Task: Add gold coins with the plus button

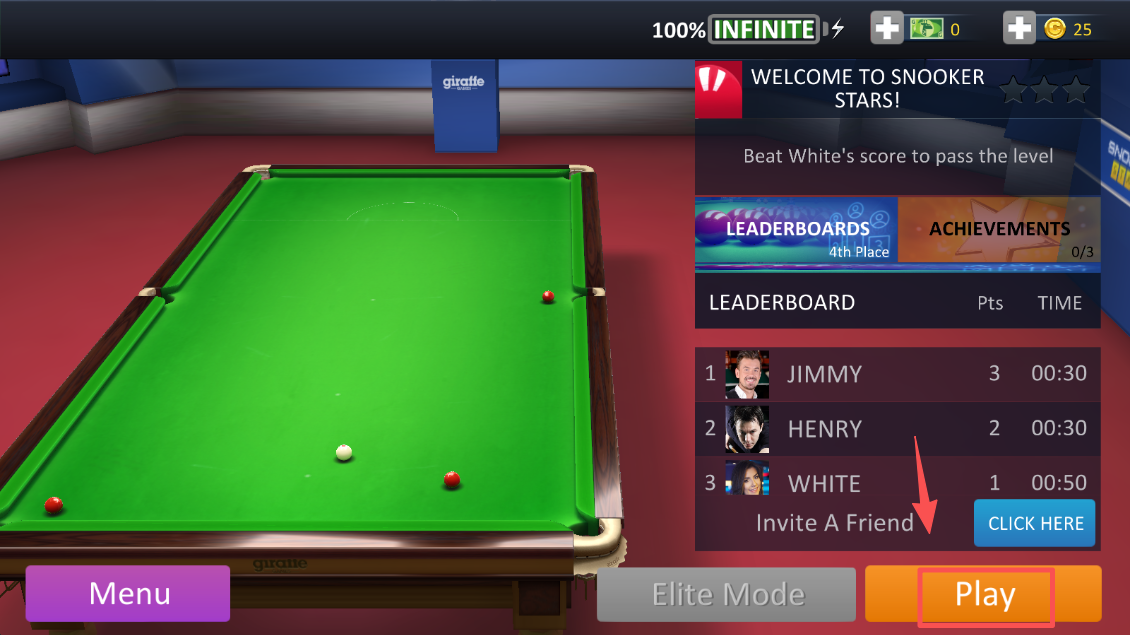Action: [1019, 29]
